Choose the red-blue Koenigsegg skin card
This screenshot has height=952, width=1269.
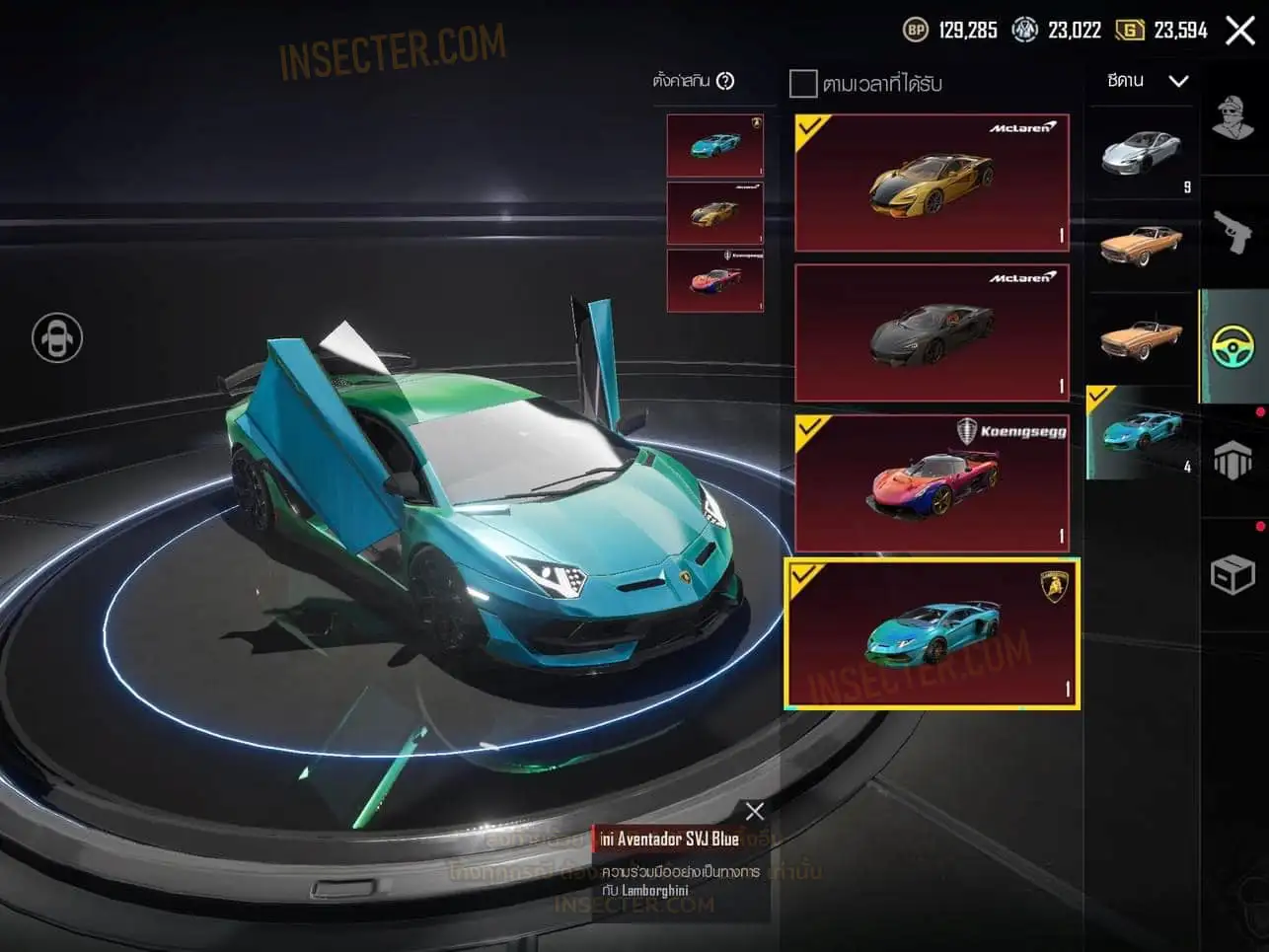coord(932,482)
